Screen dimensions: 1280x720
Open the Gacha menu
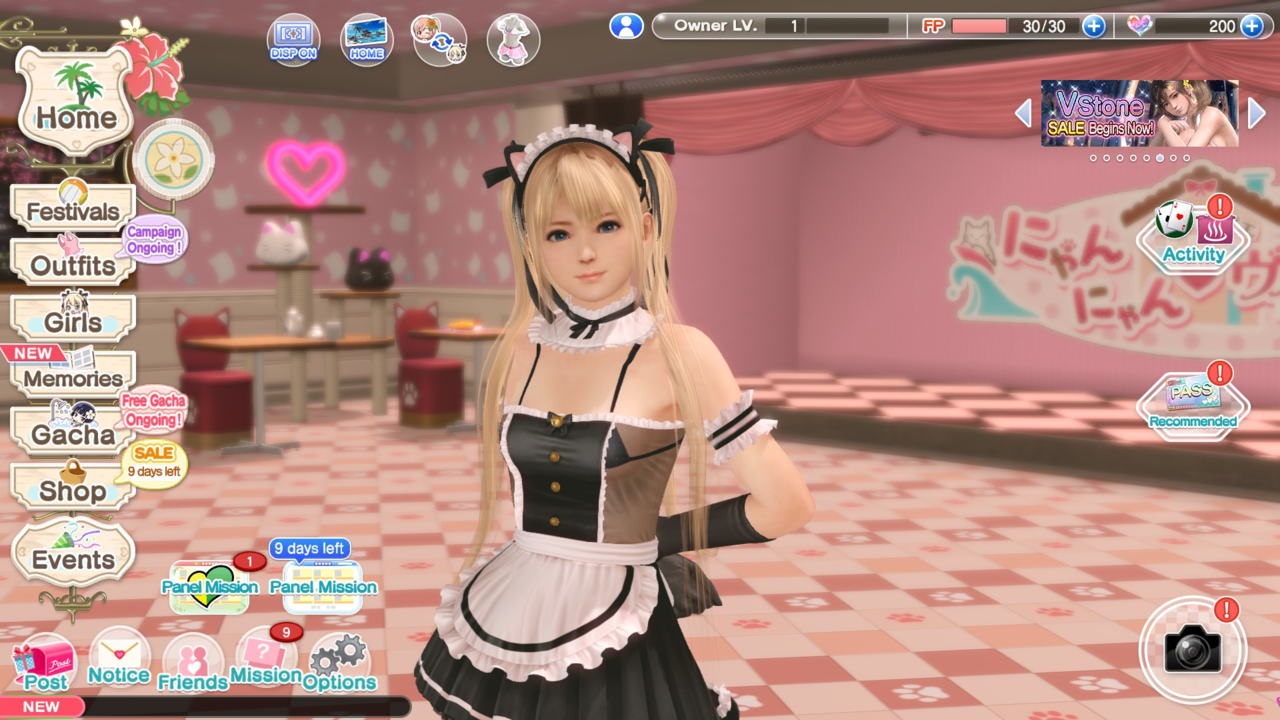tap(72, 433)
